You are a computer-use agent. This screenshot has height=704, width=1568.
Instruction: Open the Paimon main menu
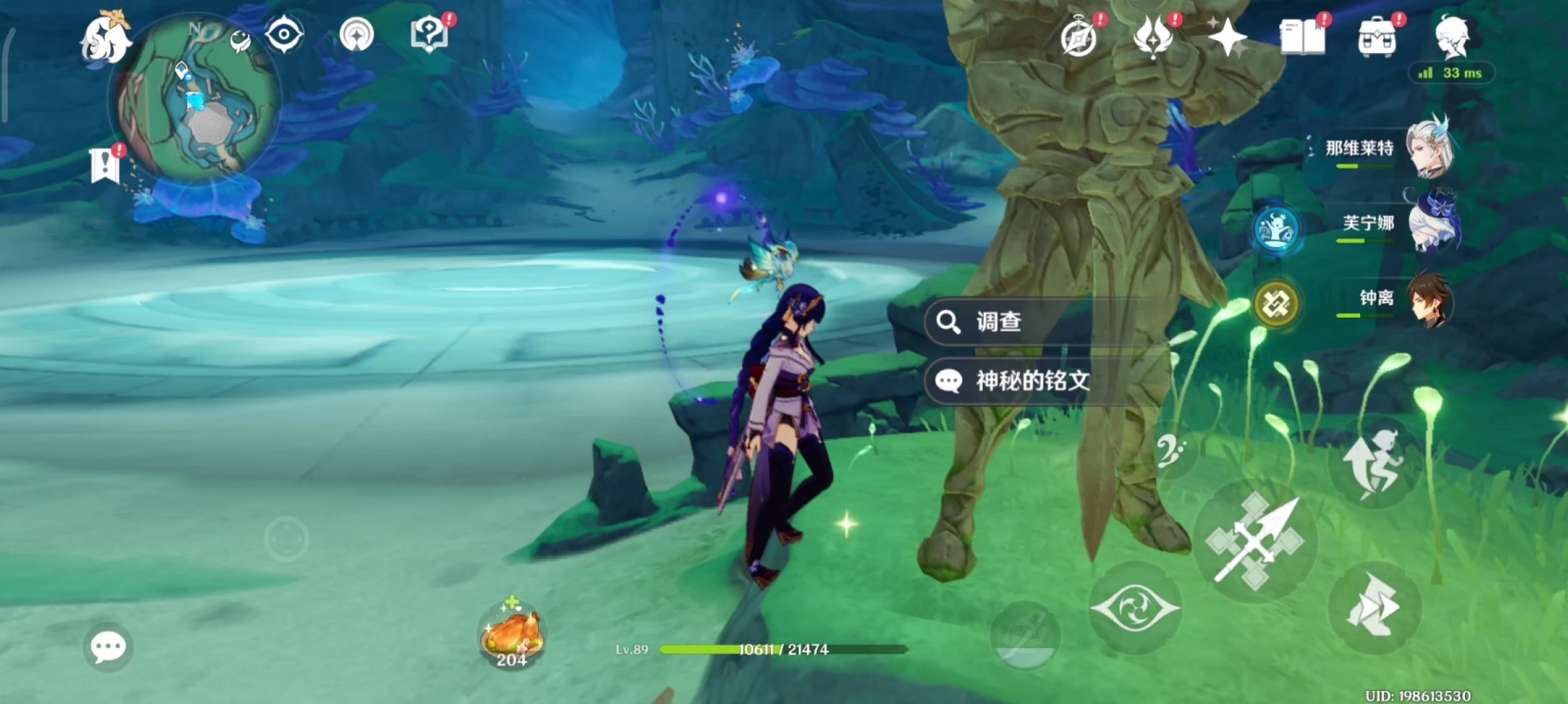(105, 38)
